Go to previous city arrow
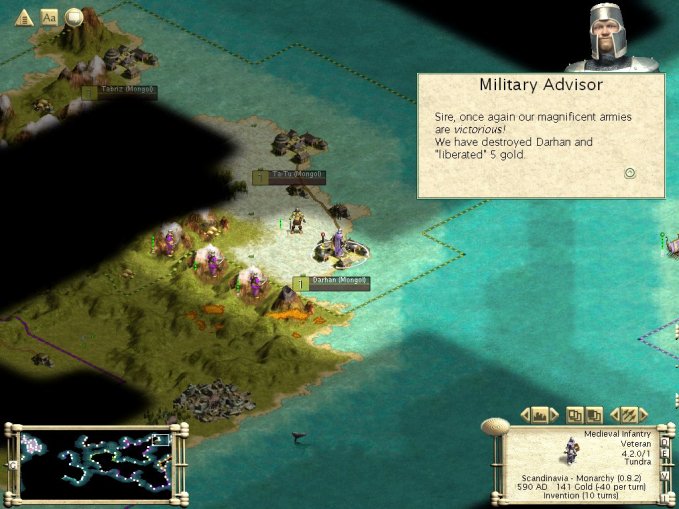Viewport: 679px width, 509px height. click(x=524, y=414)
